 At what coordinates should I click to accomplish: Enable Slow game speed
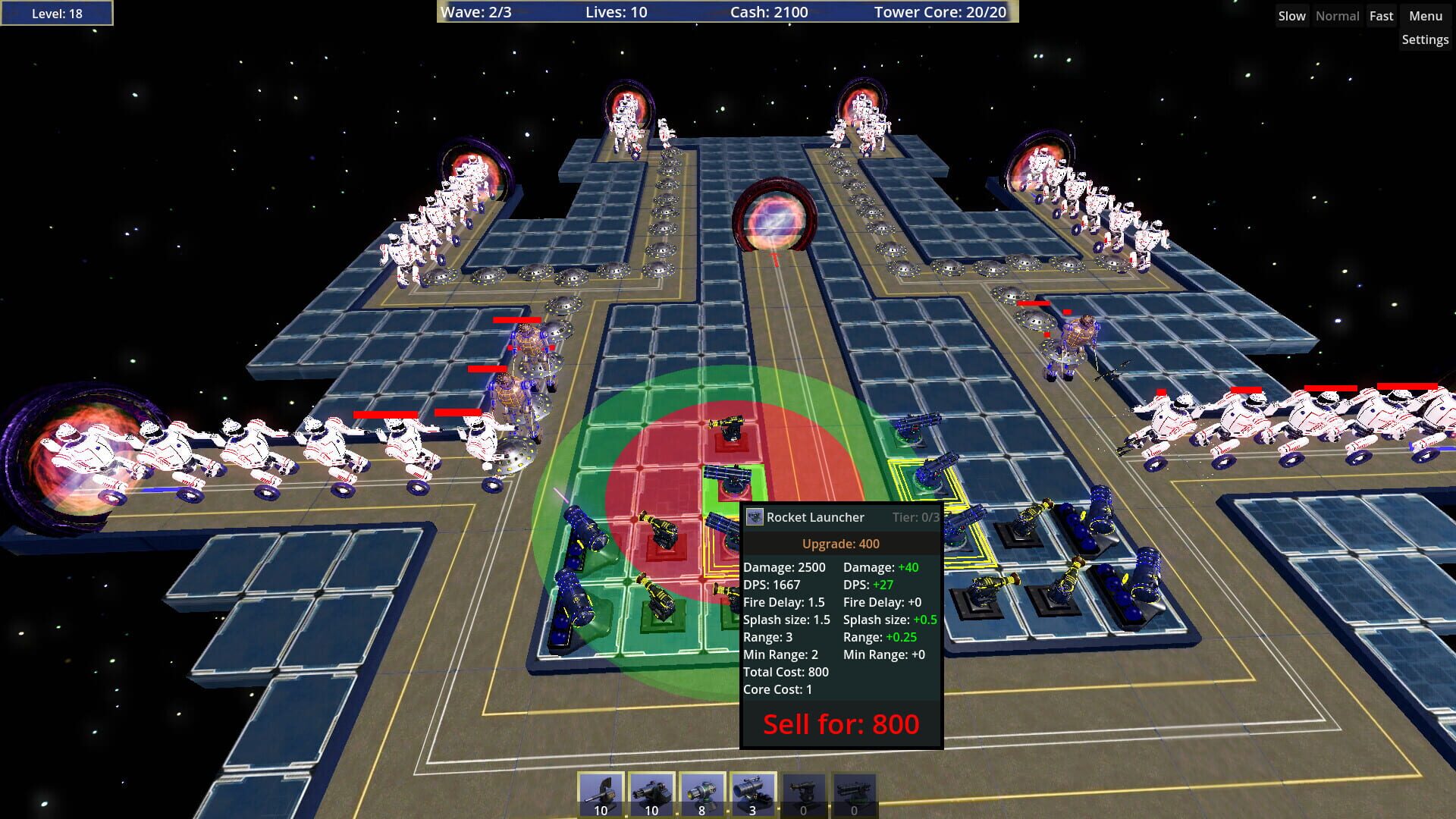tap(1291, 15)
